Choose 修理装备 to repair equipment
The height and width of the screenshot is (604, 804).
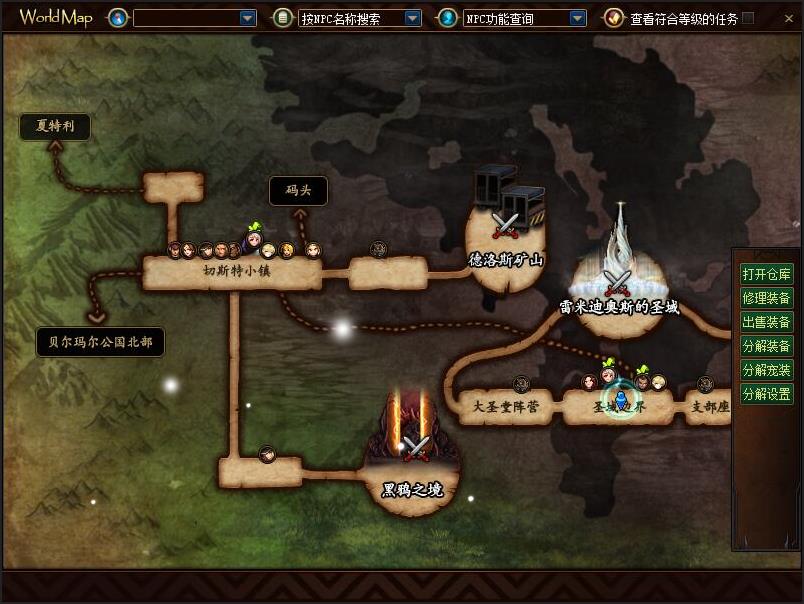click(766, 298)
